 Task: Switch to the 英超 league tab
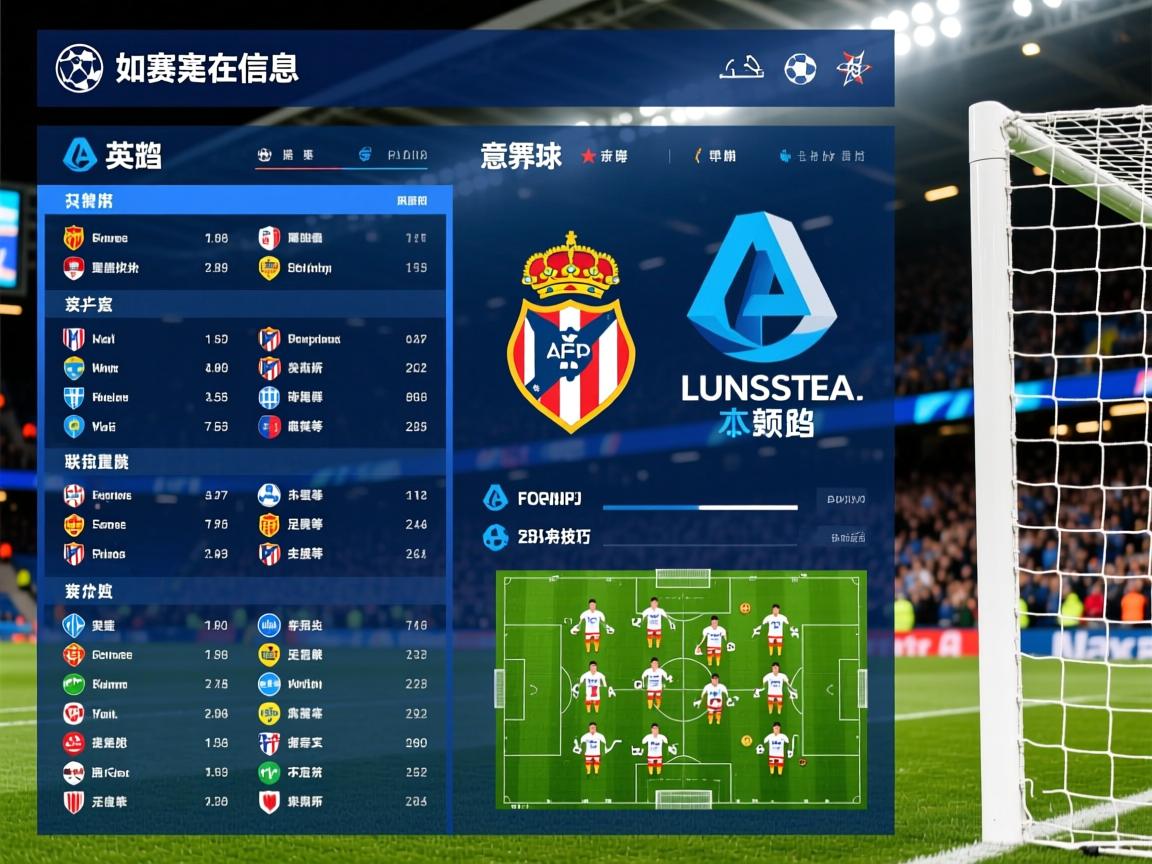tap(112, 155)
